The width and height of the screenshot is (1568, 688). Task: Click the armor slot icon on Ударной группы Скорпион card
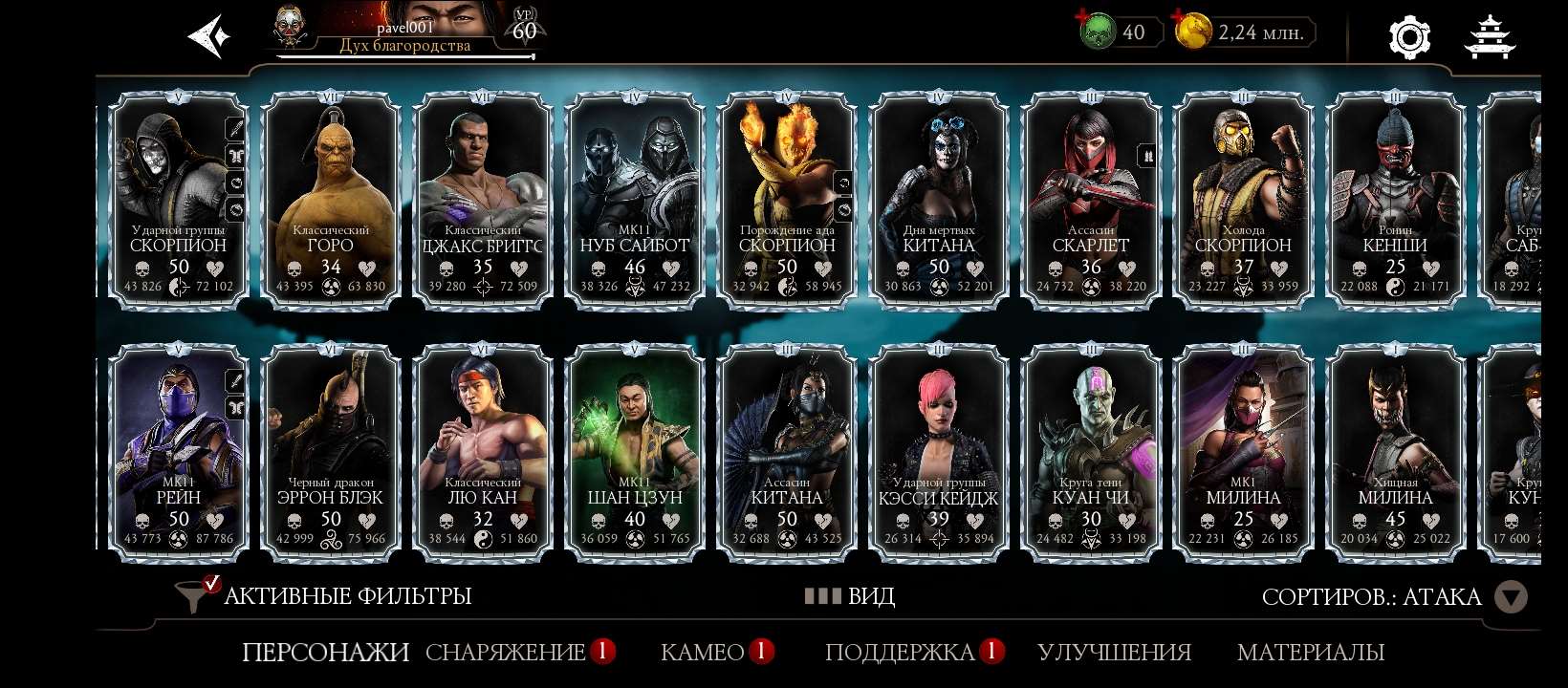click(x=235, y=153)
